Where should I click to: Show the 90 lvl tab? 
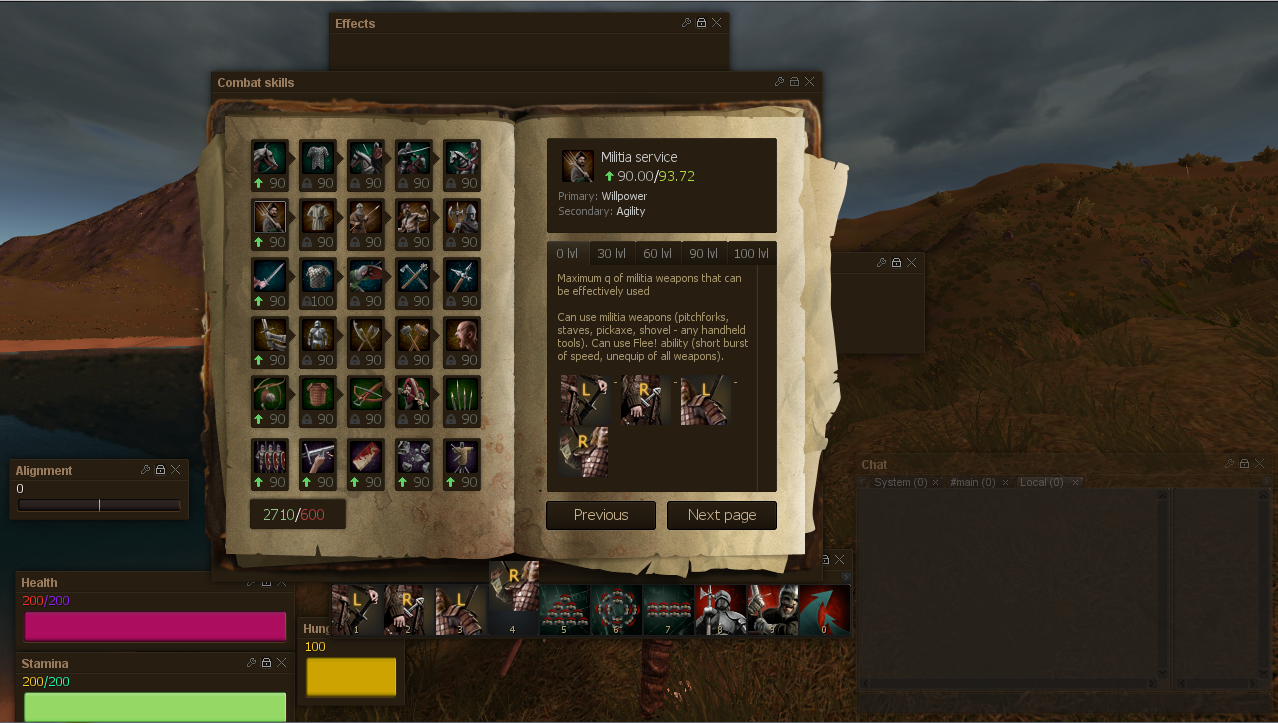[703, 254]
